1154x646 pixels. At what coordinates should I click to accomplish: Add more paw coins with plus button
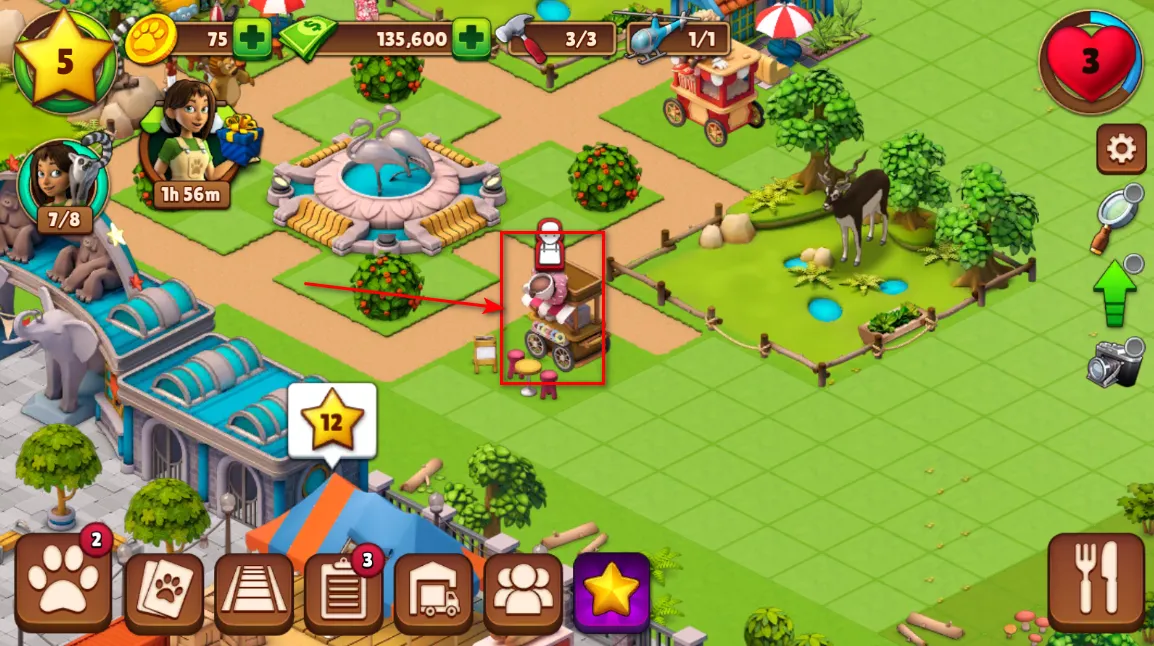pos(251,41)
